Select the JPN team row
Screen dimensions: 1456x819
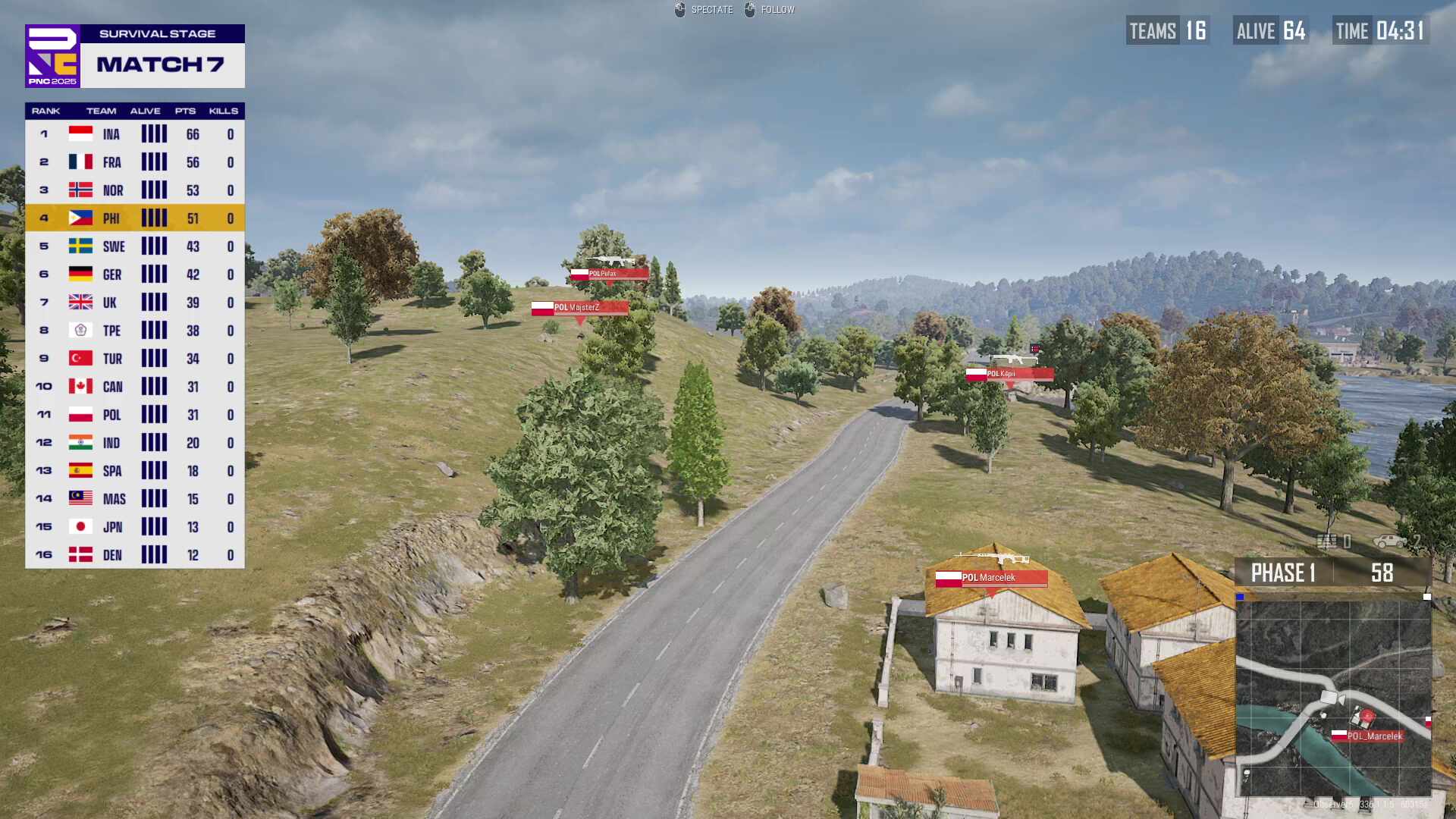coord(135,527)
